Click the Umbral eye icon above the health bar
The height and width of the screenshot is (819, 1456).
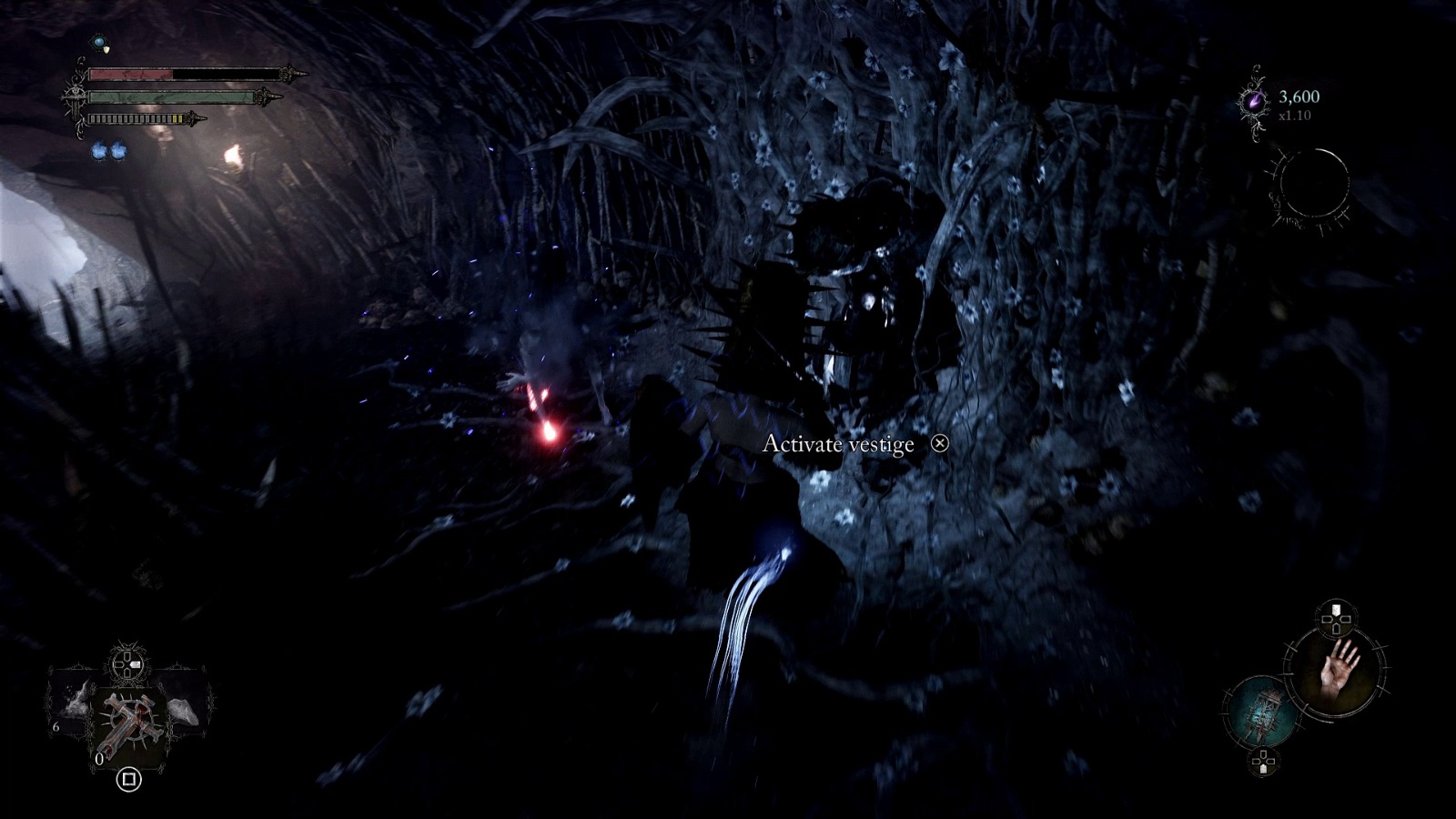click(x=99, y=43)
